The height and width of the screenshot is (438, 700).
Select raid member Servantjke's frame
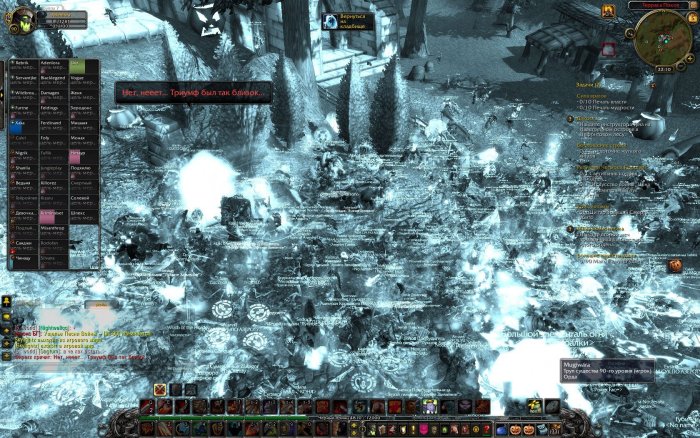(24, 79)
